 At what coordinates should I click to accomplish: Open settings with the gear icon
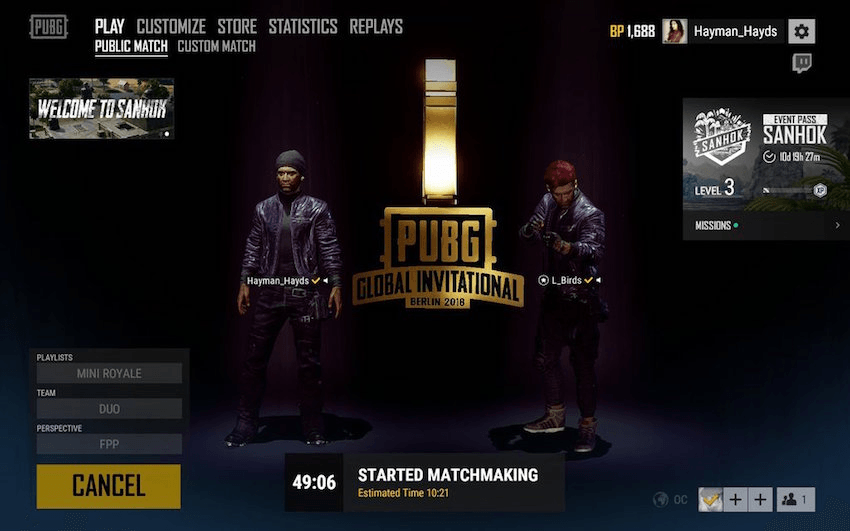(x=801, y=31)
